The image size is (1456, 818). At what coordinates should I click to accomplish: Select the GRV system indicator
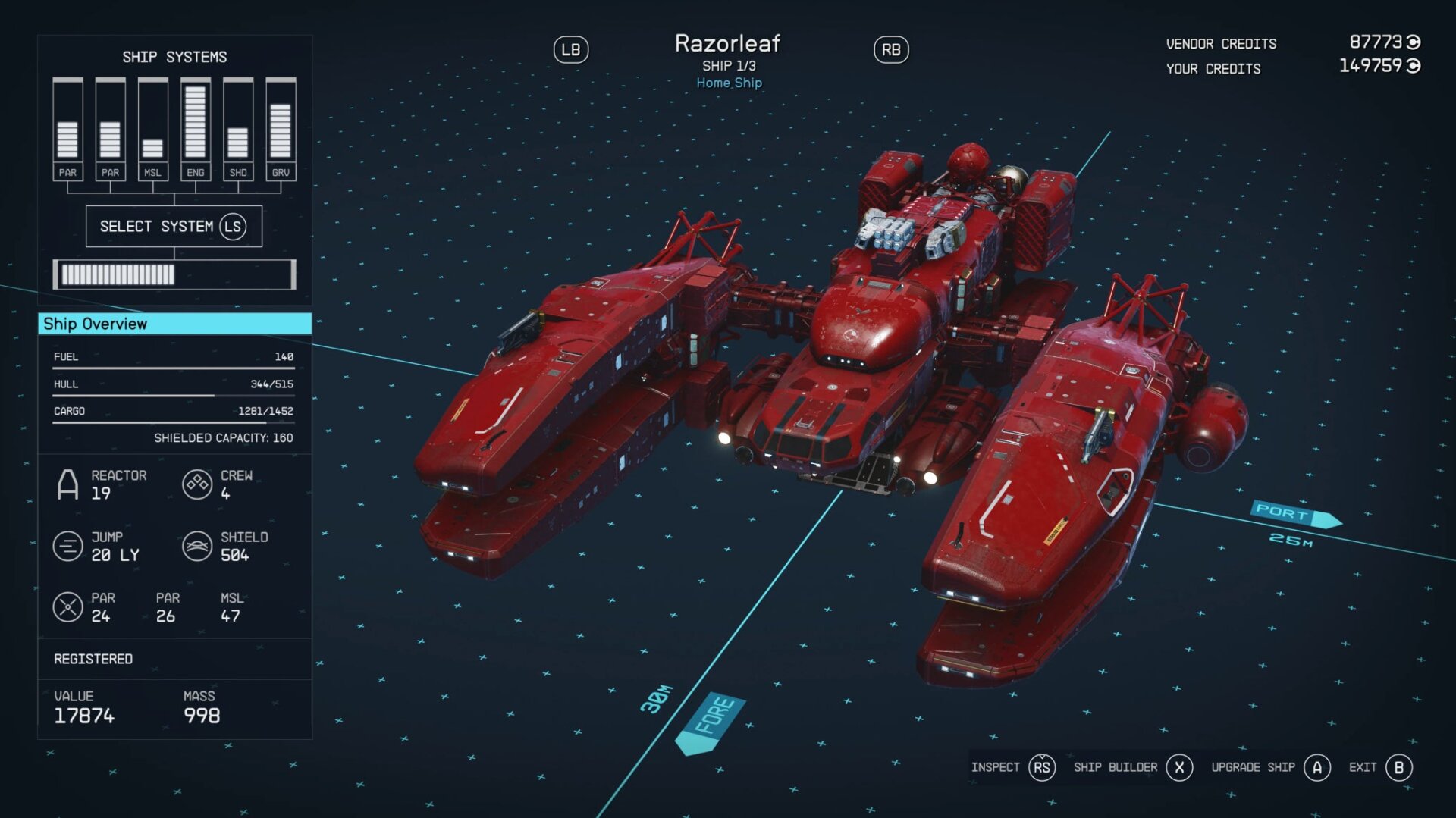click(x=280, y=129)
